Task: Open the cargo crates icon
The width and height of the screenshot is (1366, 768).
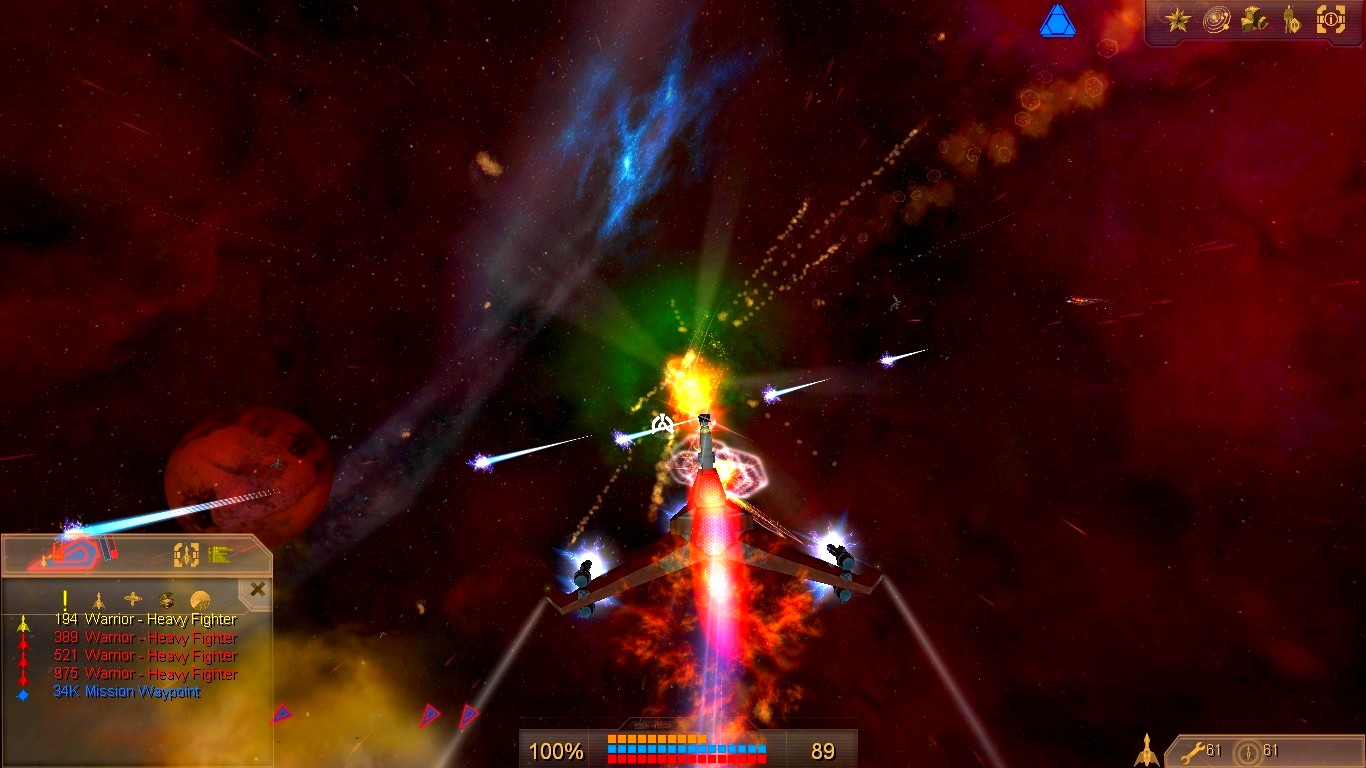Action: tap(1254, 19)
